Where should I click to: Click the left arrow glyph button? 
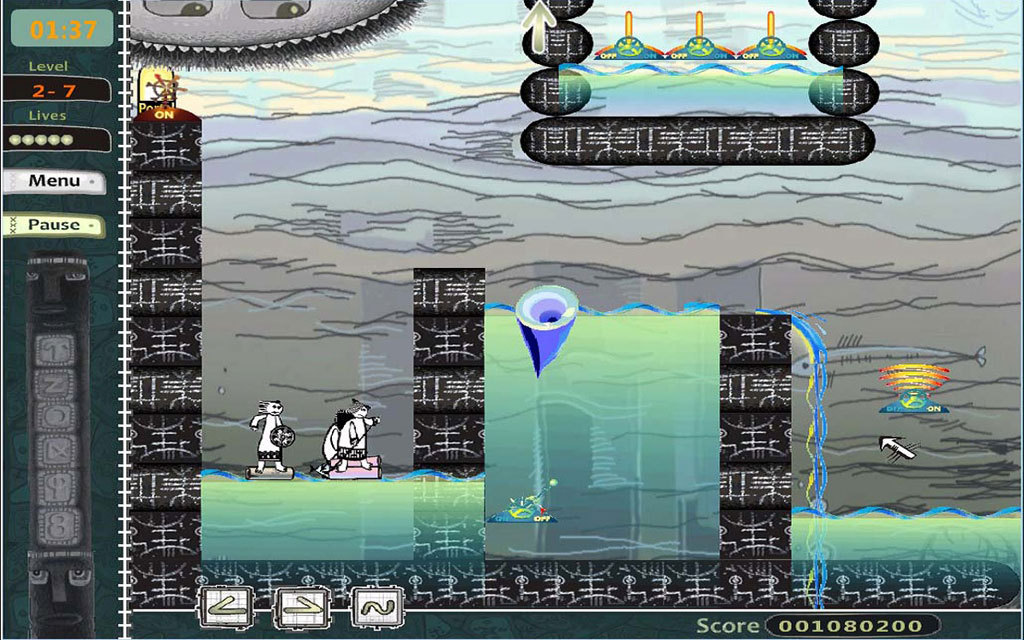224,606
